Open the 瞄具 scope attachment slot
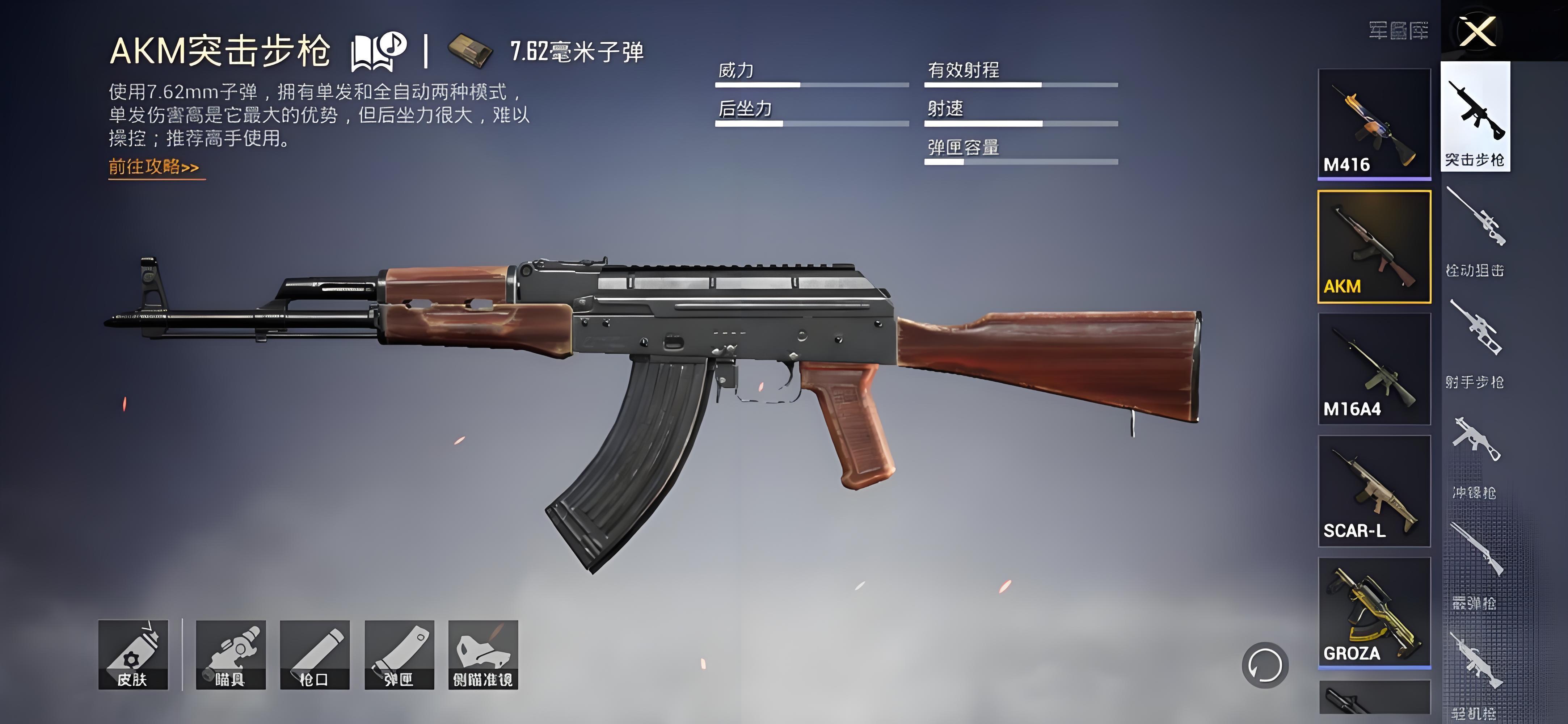Image resolution: width=1568 pixels, height=724 pixels. [x=231, y=654]
